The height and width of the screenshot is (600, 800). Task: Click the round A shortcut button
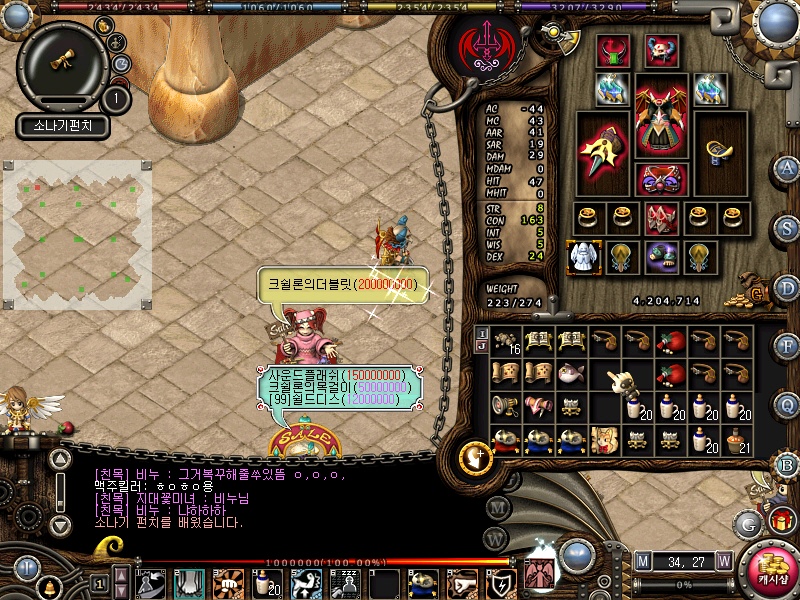tap(787, 170)
